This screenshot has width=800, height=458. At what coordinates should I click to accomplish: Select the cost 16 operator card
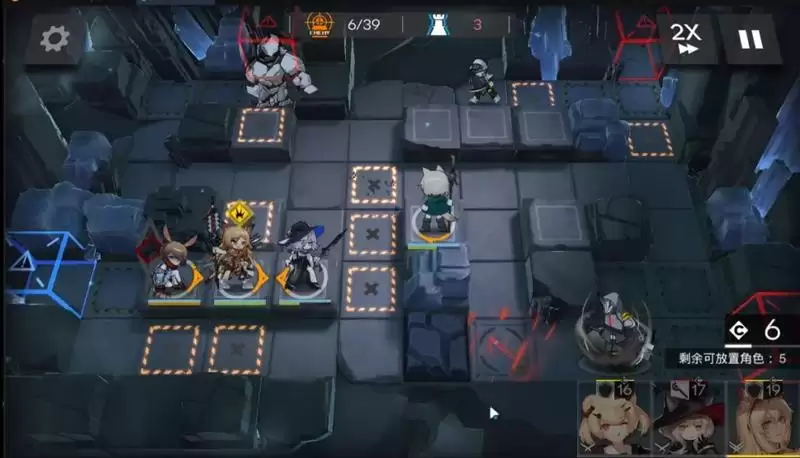[611, 420]
